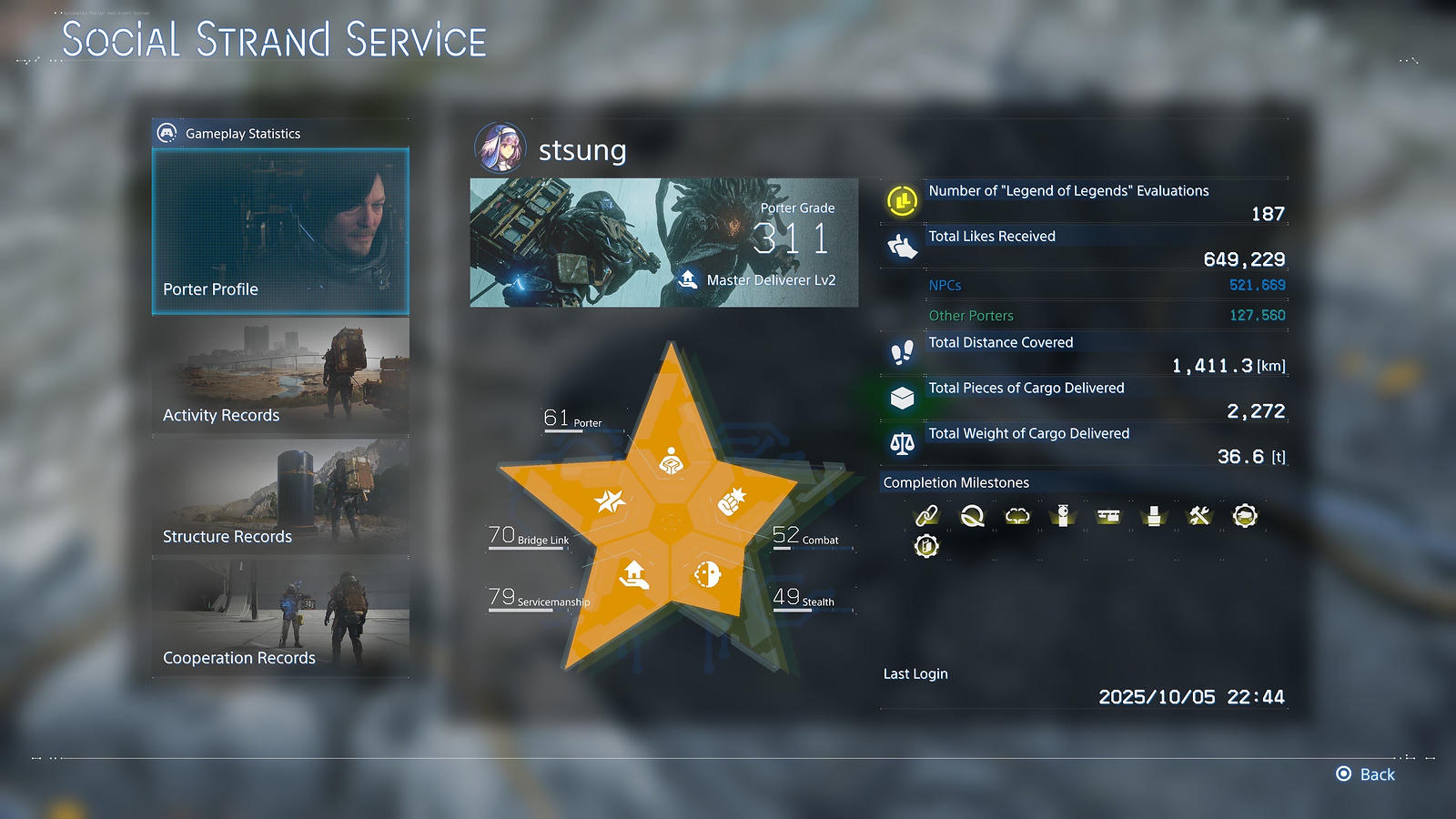Select the Porter Grade banner image
The height and width of the screenshot is (819, 1456).
[x=663, y=242]
